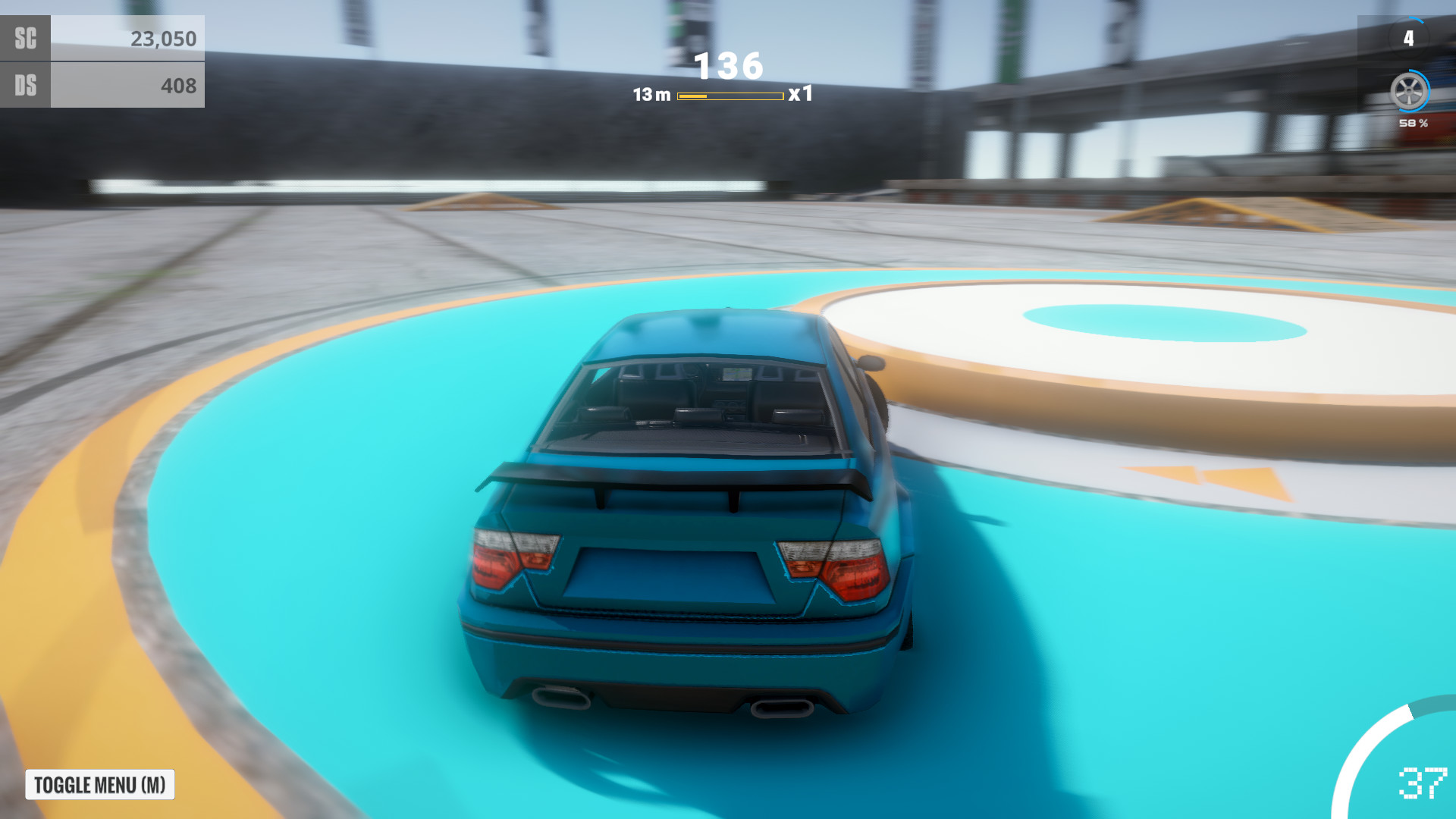Switch to the SC counter row
The height and width of the screenshot is (819, 1456).
(102, 37)
